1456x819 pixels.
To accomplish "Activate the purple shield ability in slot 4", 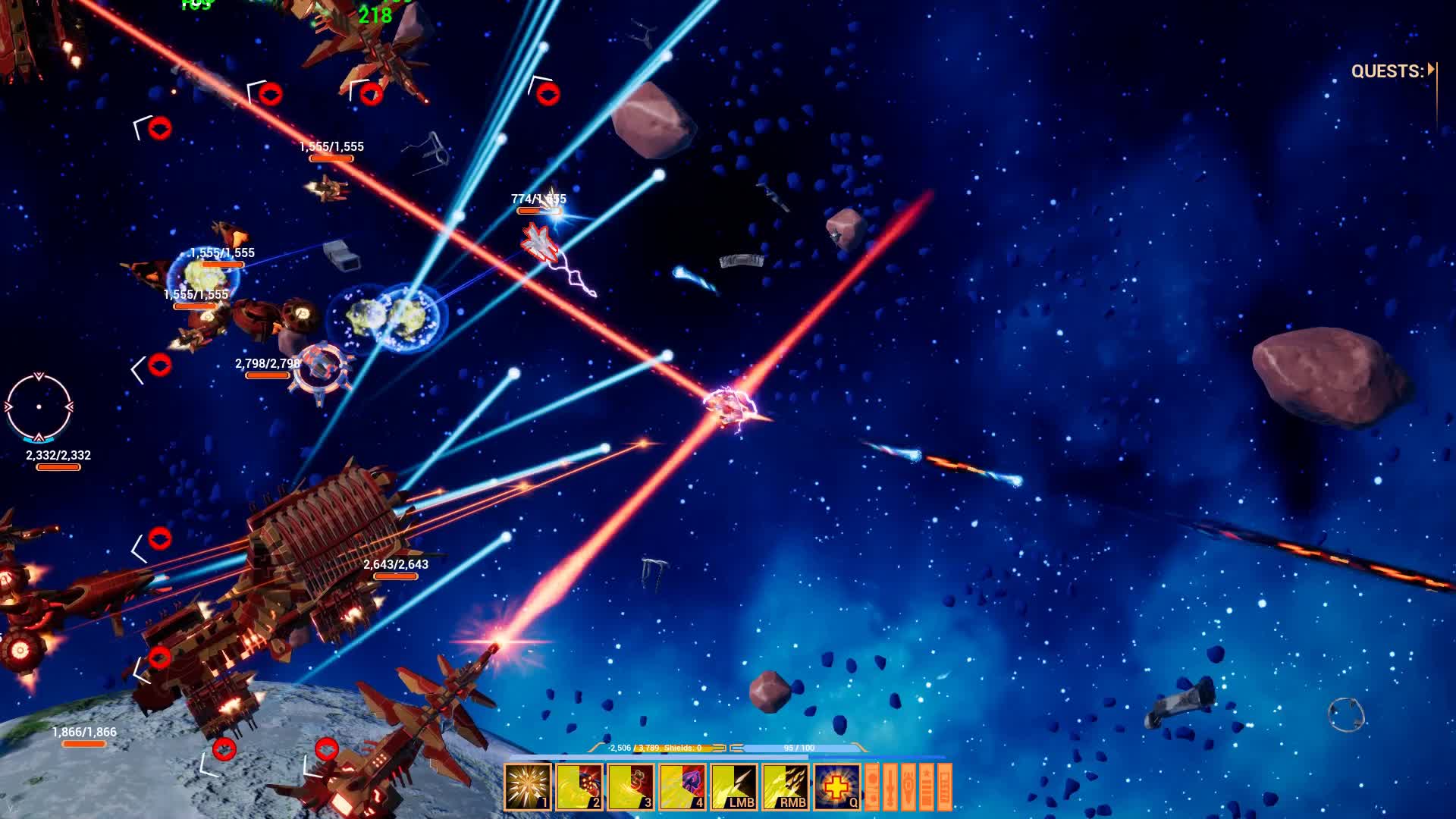I will click(682, 787).
